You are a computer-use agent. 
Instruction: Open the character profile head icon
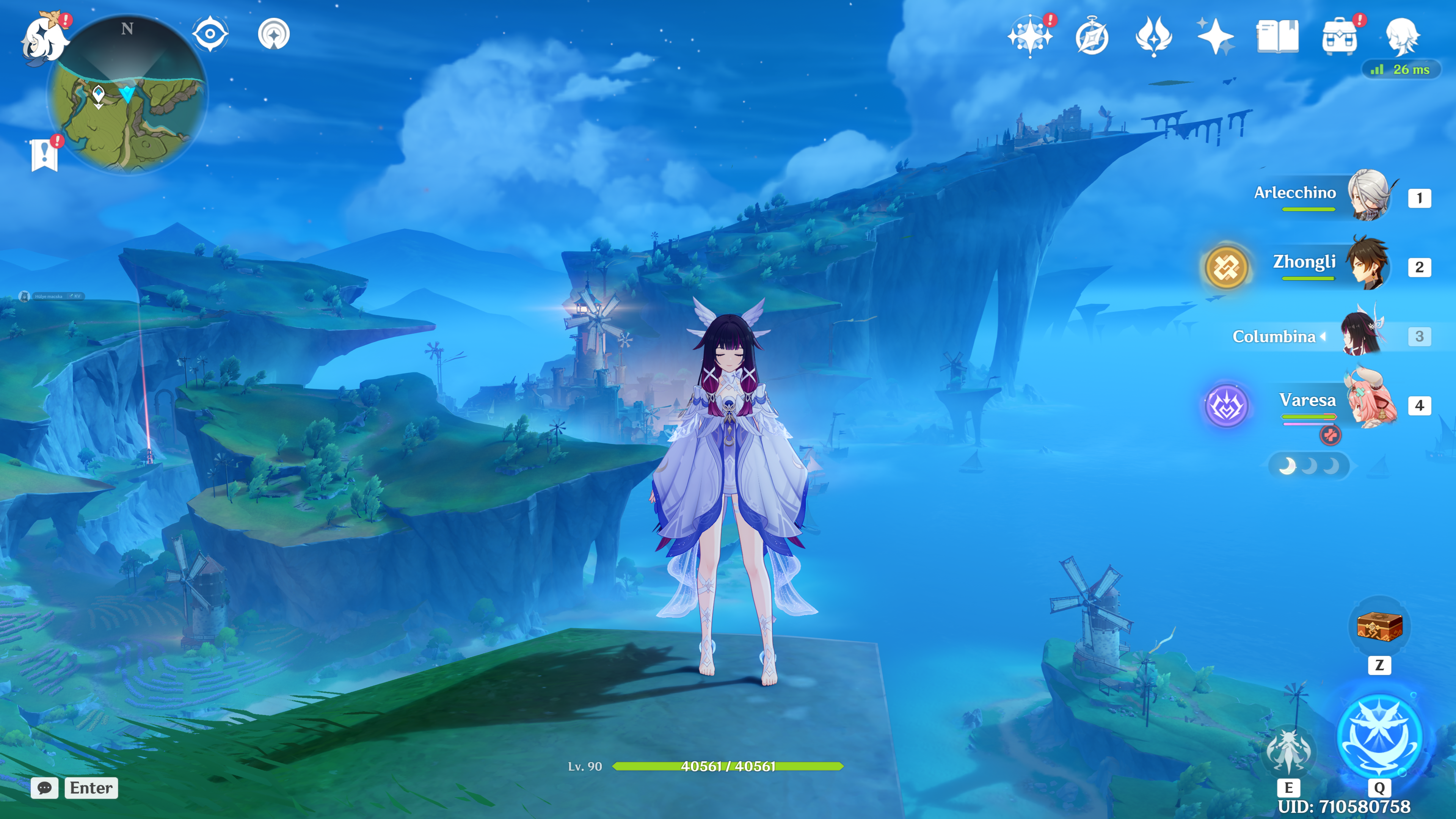coord(1402,37)
